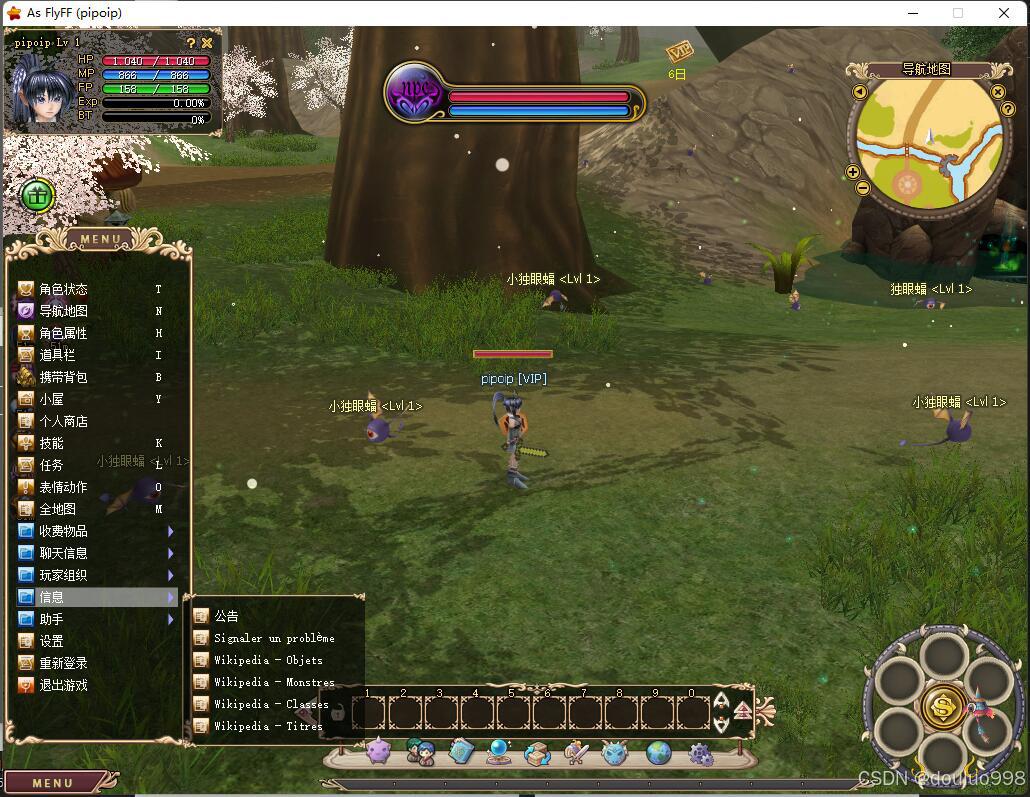1030x797 pixels.
Task: Select Wikipedia - Monstres entry
Action: [x=274, y=682]
